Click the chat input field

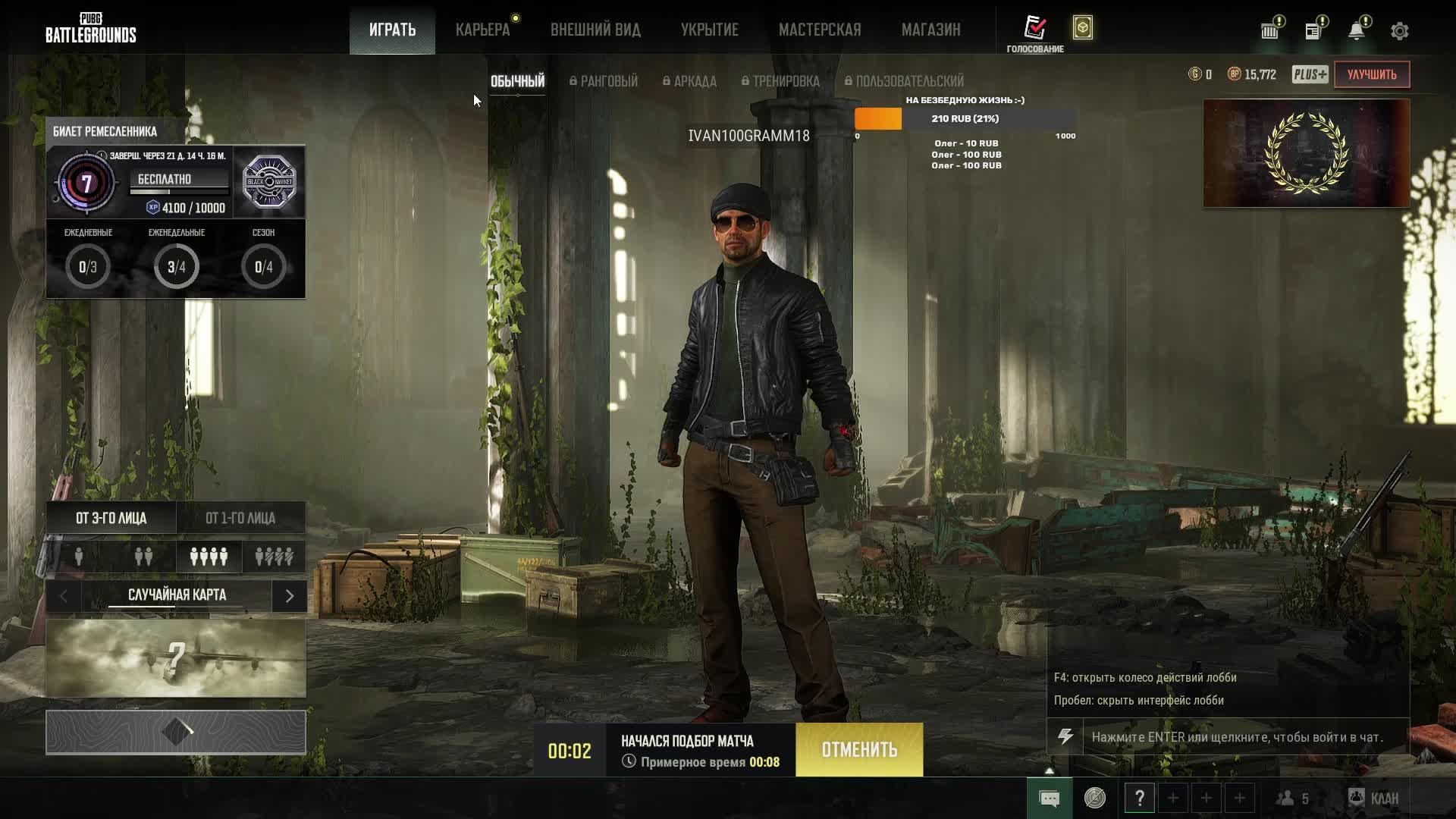[1244, 737]
